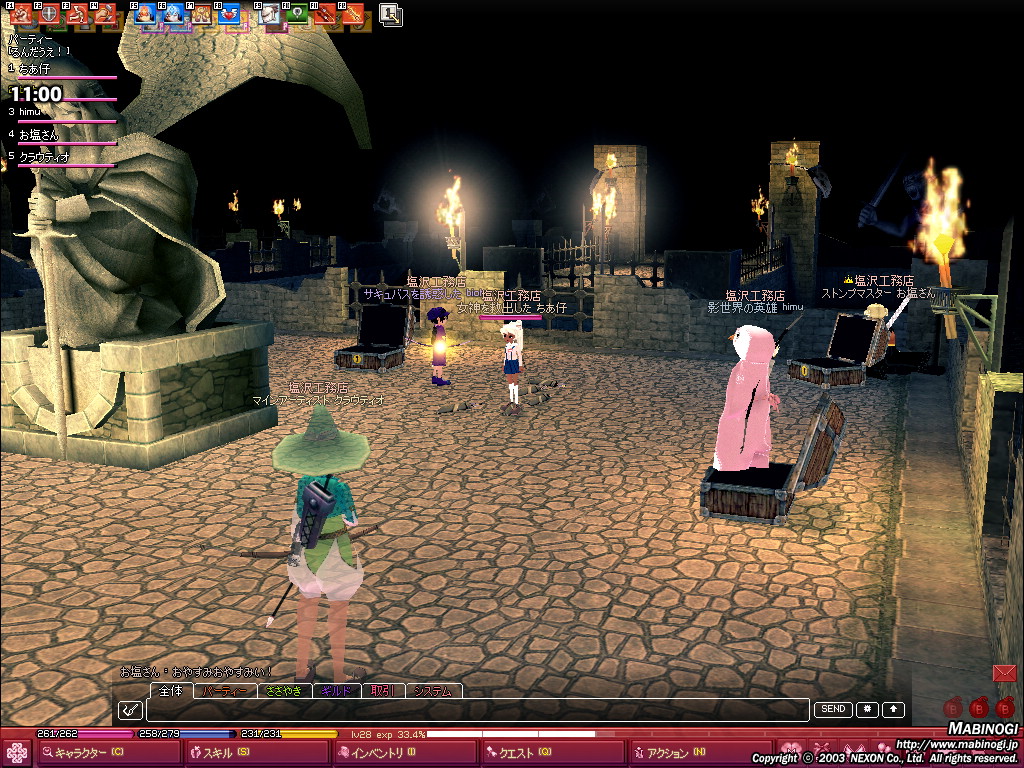
Task: Use the F5 fire-haired character skill
Action: (145, 14)
